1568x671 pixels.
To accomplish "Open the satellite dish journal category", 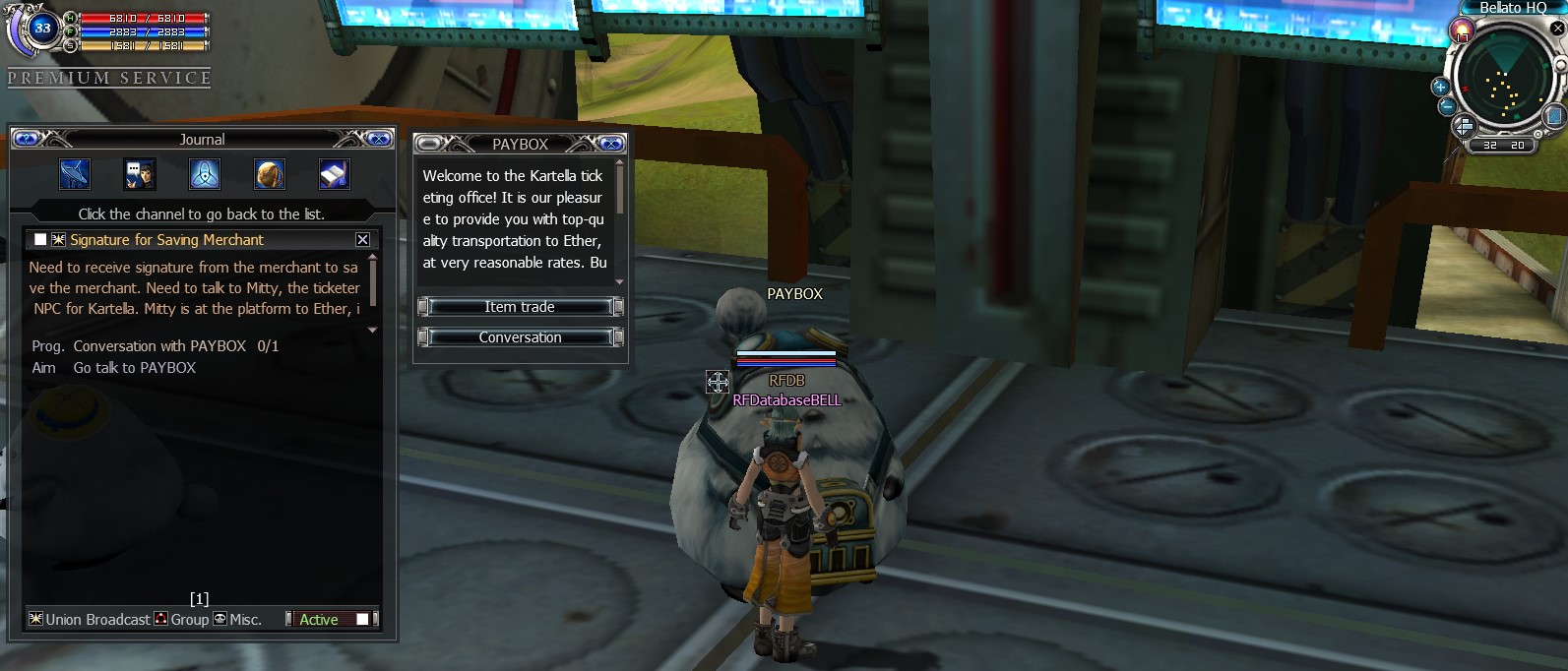I will pos(75,174).
